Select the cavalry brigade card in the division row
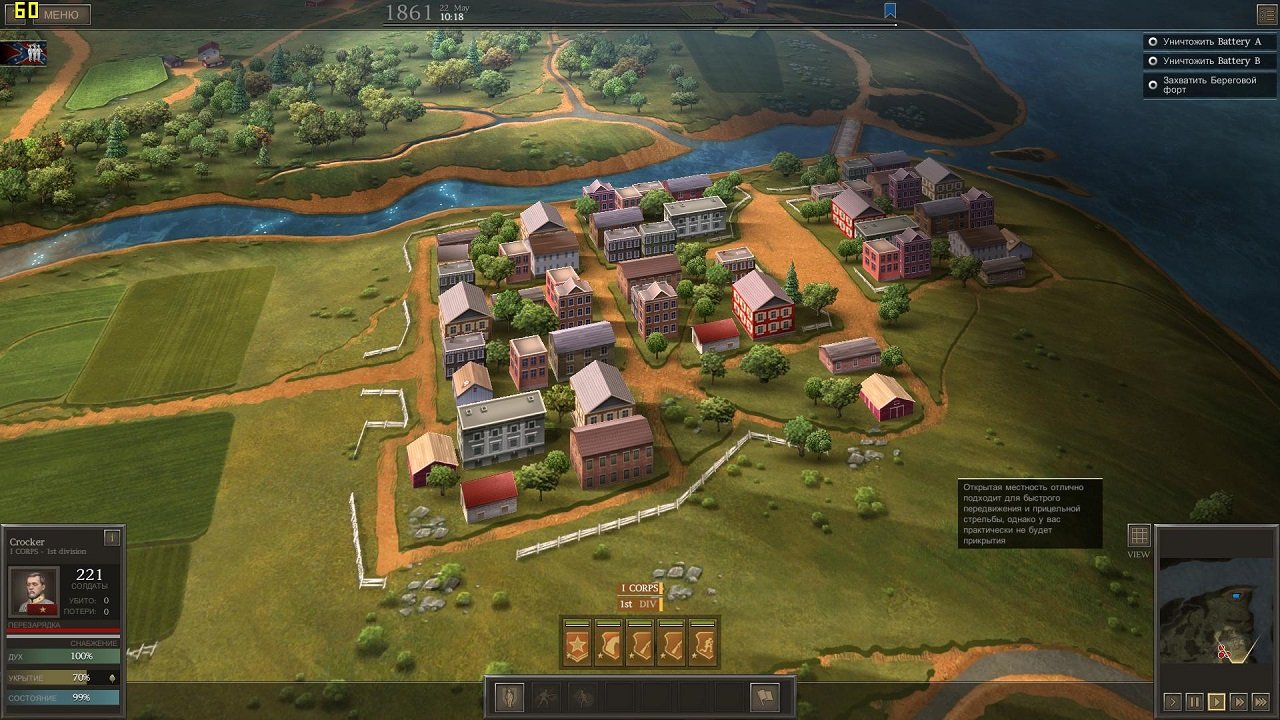Screen dimensions: 1280x720 pos(608,641)
